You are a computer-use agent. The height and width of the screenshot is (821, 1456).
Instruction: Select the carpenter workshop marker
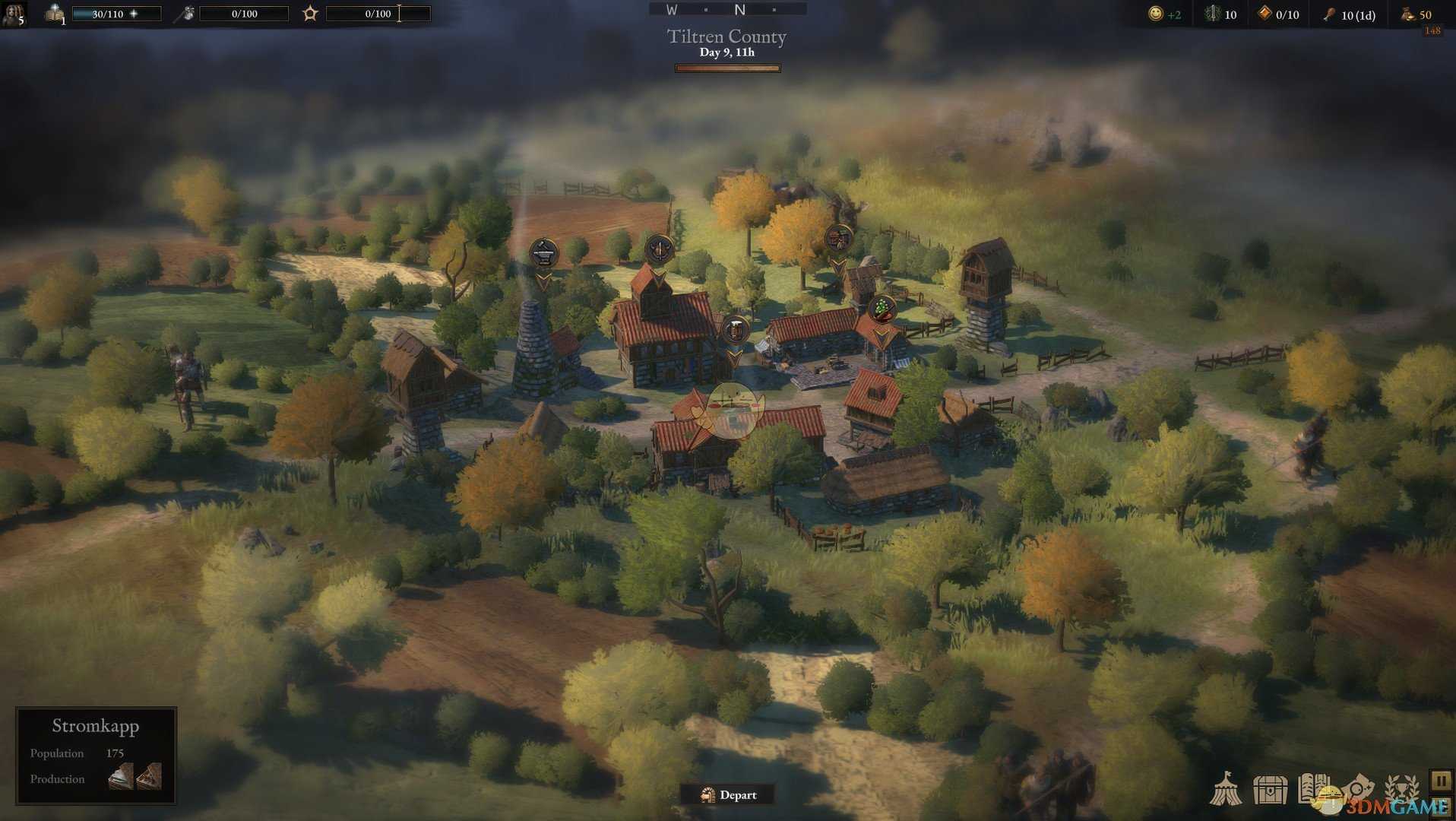click(x=838, y=239)
